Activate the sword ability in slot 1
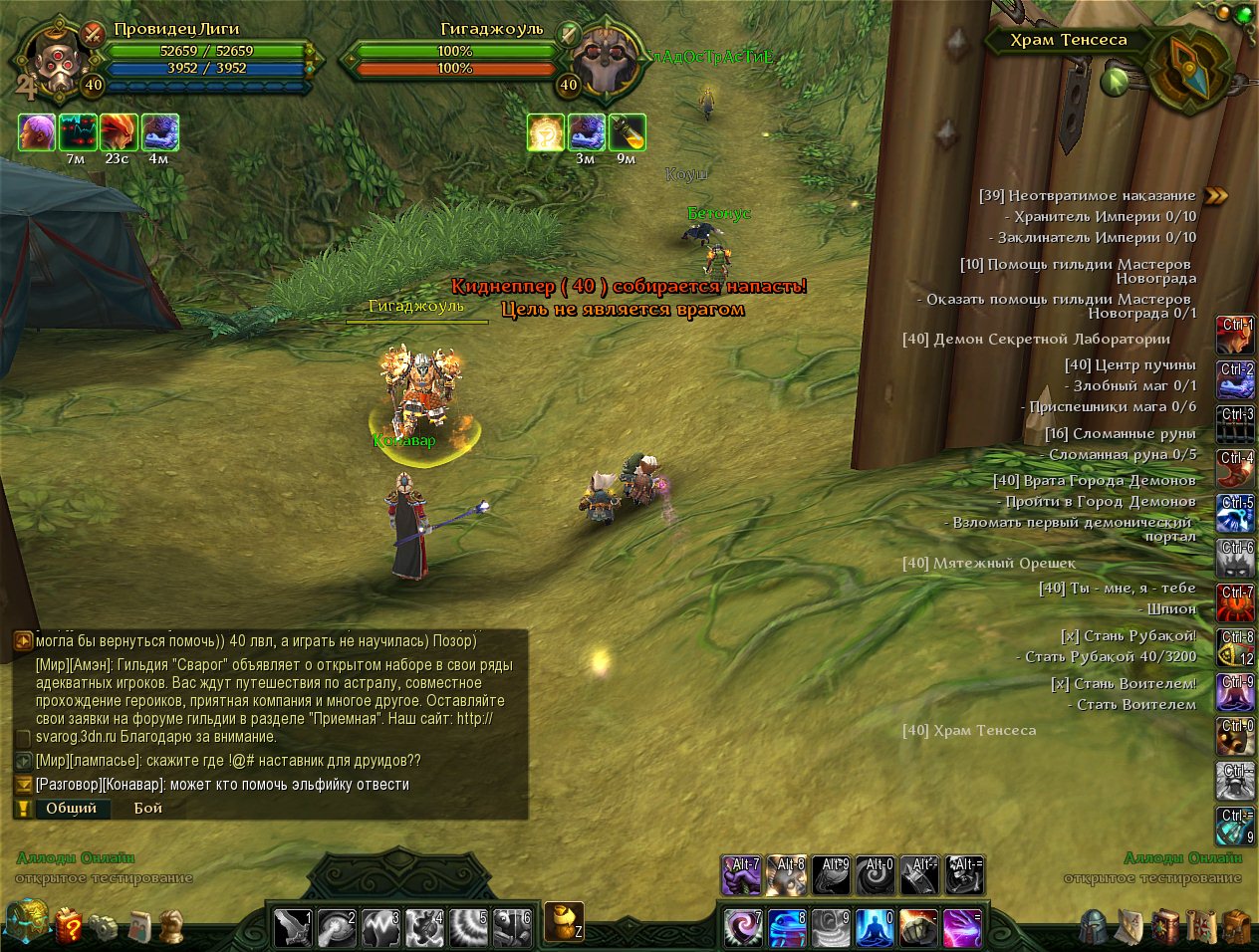 point(293,927)
